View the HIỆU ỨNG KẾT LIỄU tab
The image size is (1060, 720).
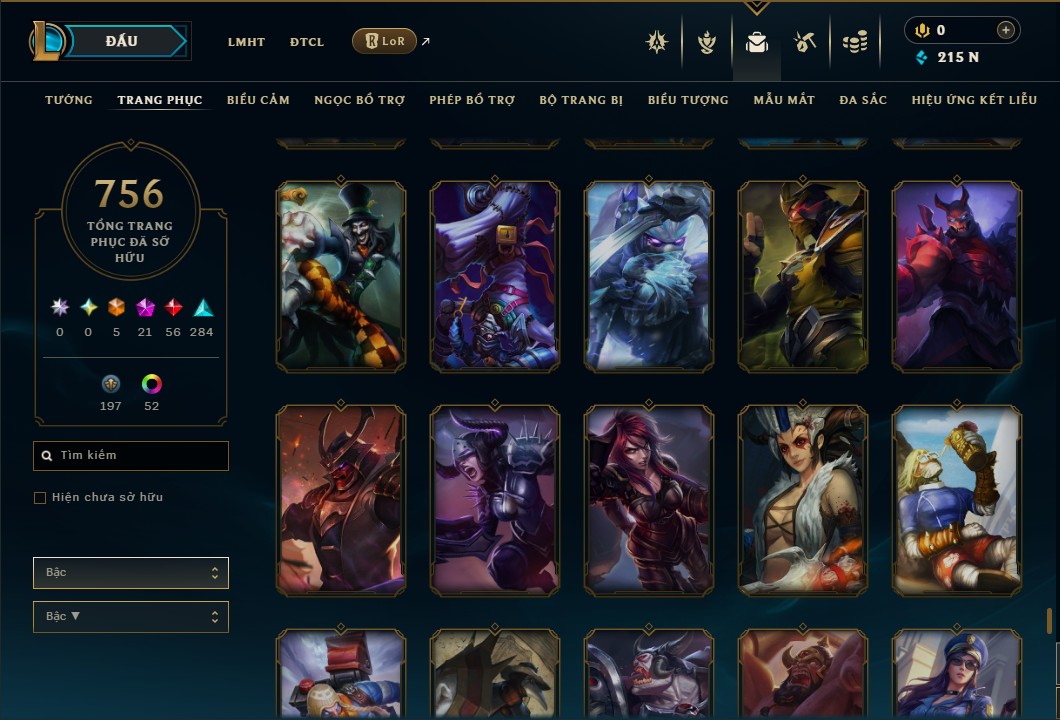(974, 100)
